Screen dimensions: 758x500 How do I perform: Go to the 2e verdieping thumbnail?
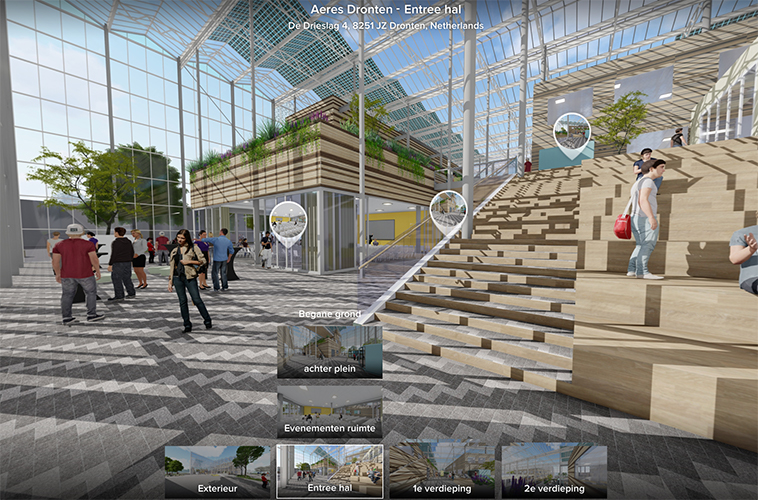(553, 470)
